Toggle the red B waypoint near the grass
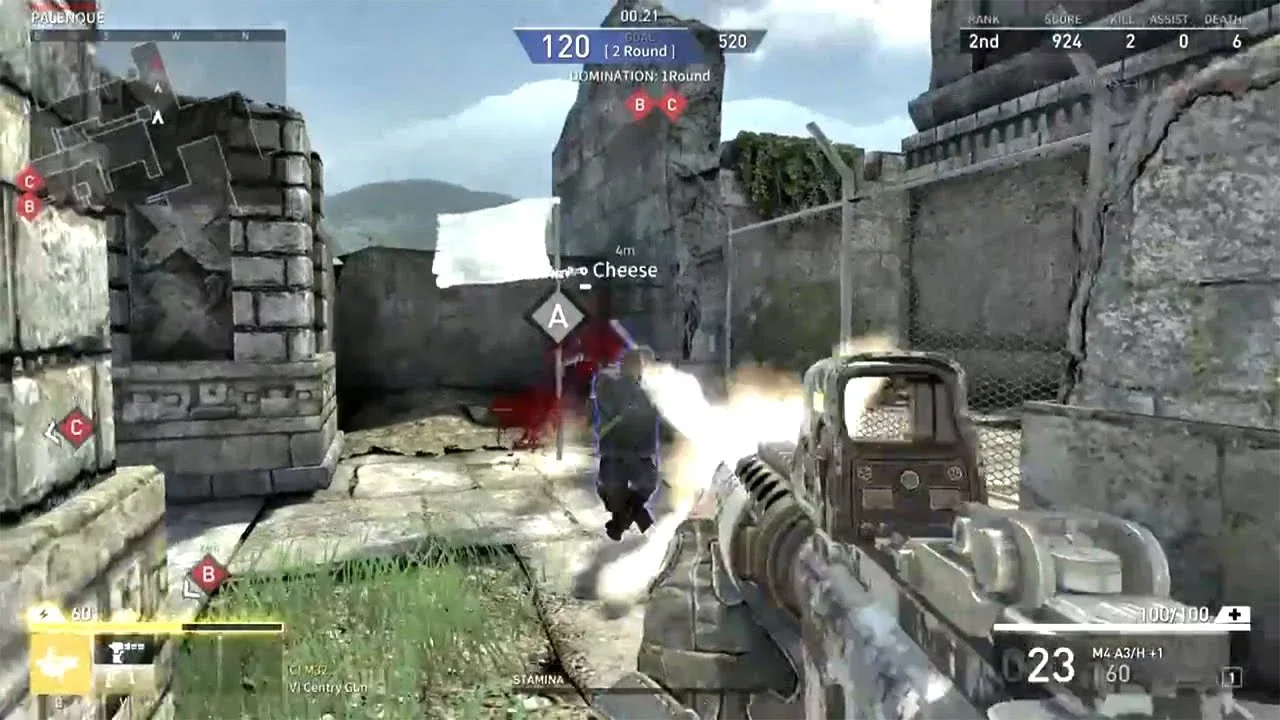Image resolution: width=1280 pixels, height=720 pixels. pos(208,575)
